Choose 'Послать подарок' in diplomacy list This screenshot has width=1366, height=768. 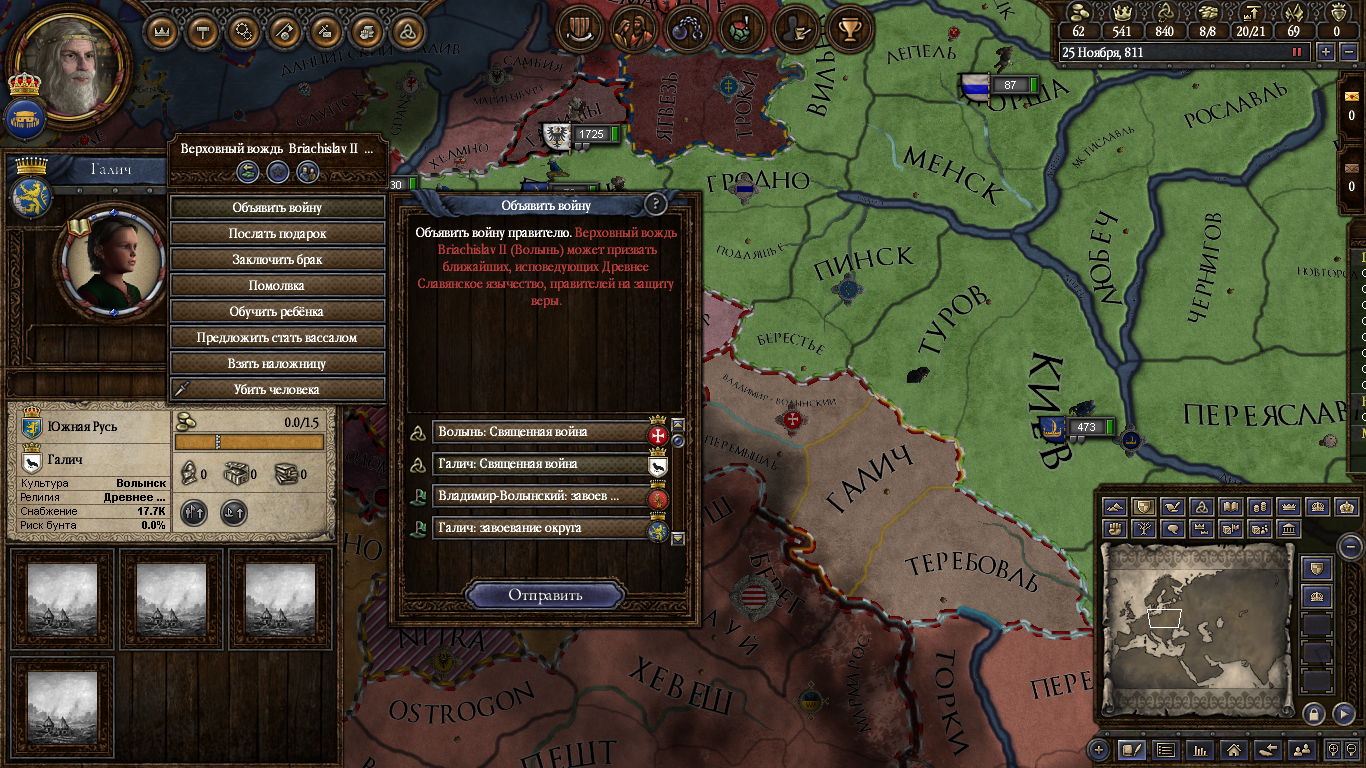tap(277, 234)
